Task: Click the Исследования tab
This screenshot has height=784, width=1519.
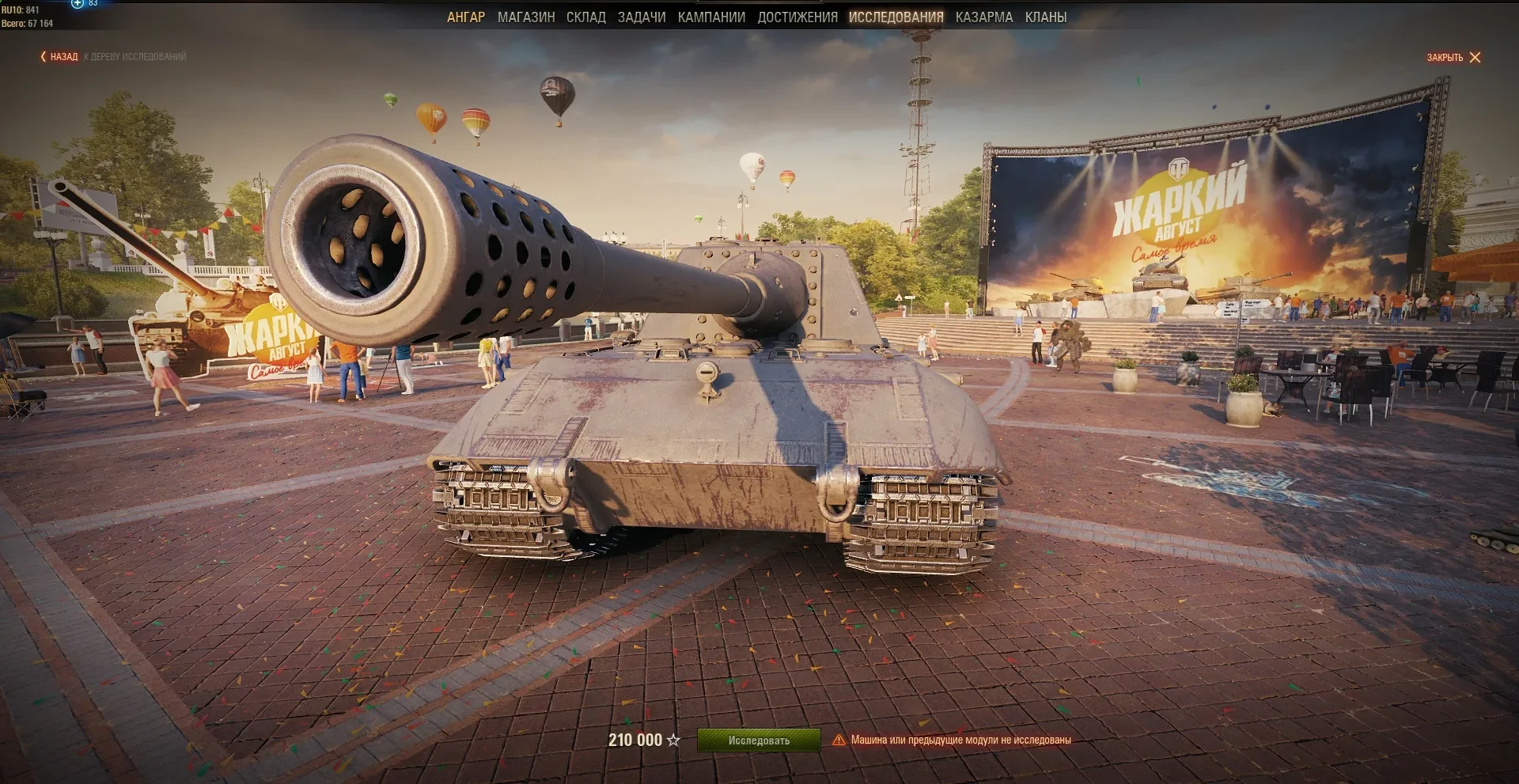Action: click(896, 17)
